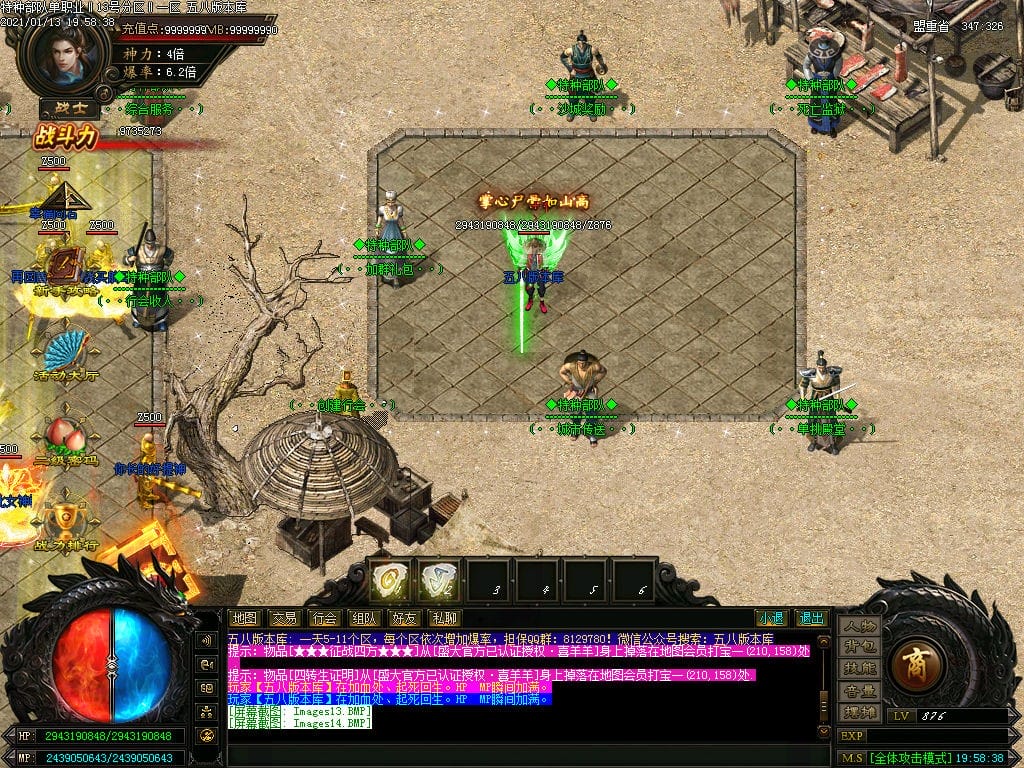Screen dimensions: 1024x768
Task: Open the 地图 map button
Action: pos(244,618)
